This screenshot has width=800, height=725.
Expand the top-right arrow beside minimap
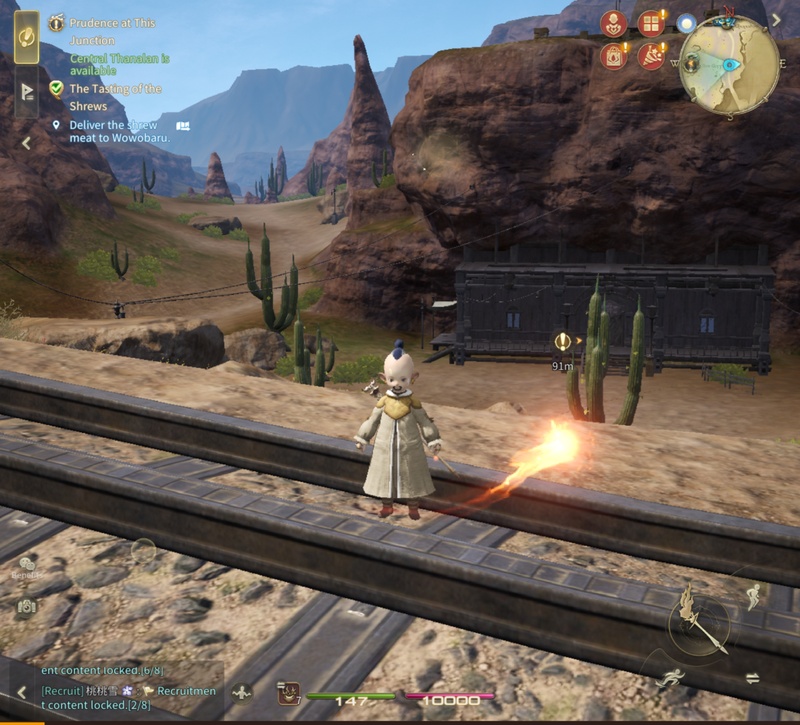click(x=777, y=19)
